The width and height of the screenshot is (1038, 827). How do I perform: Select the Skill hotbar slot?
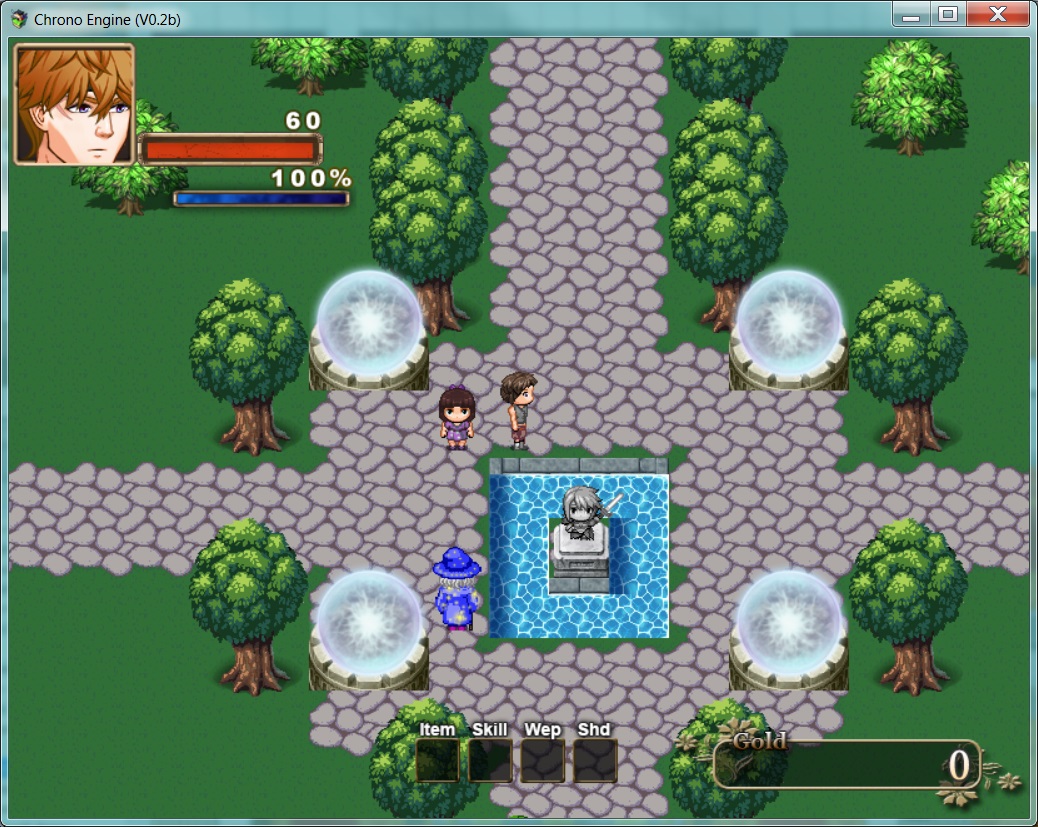tap(490, 760)
